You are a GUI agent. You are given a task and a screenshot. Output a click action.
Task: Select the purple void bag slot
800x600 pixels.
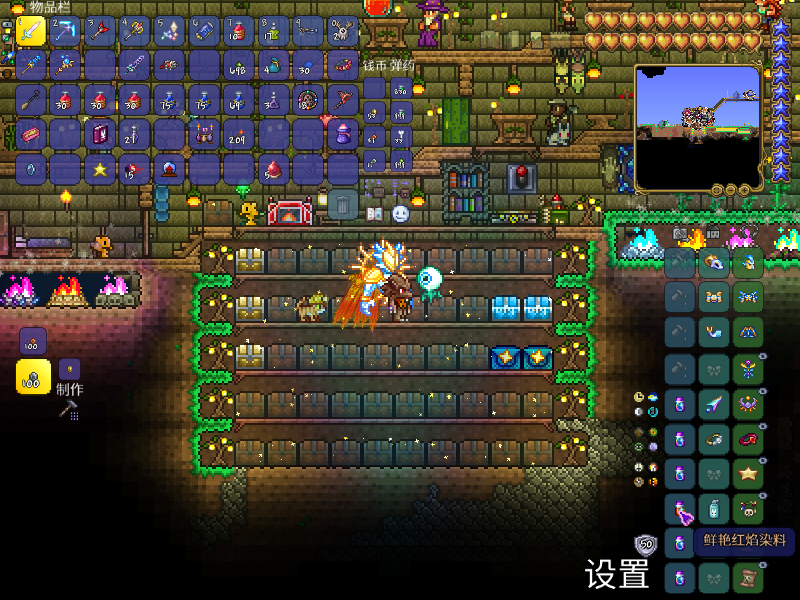point(343,134)
